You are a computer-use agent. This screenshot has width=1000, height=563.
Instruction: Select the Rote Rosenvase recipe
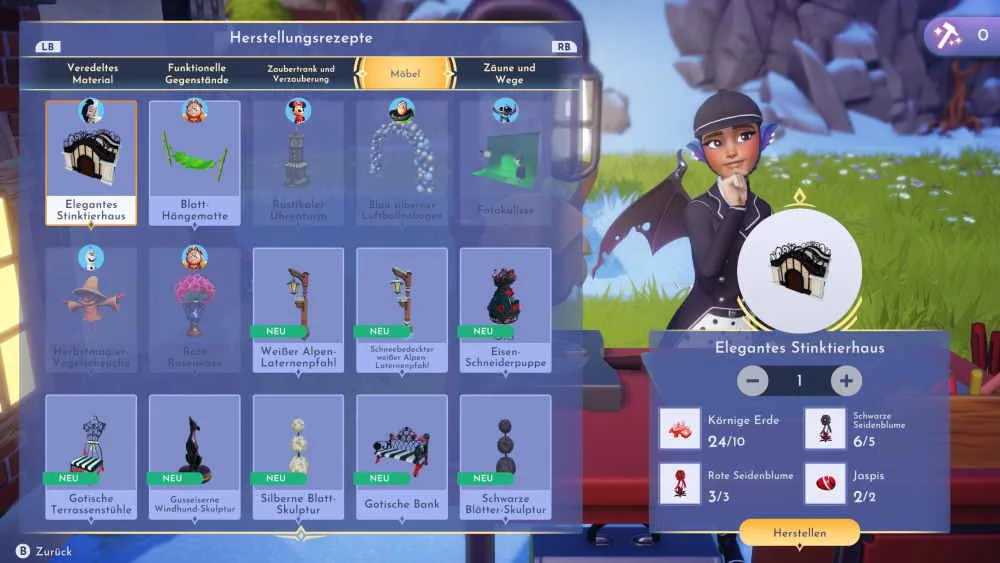click(195, 309)
